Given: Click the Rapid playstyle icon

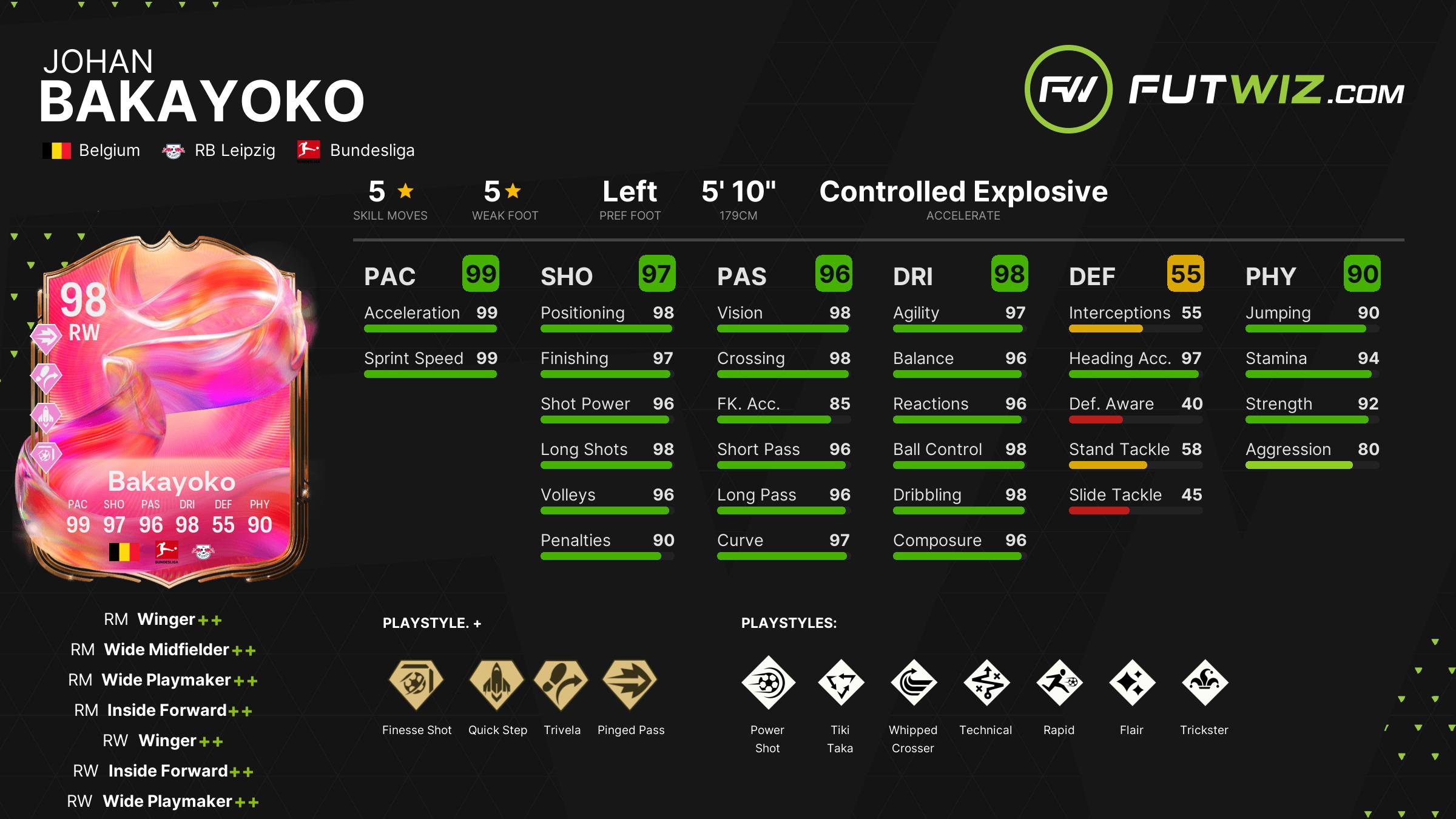Looking at the screenshot, I should [x=1059, y=682].
